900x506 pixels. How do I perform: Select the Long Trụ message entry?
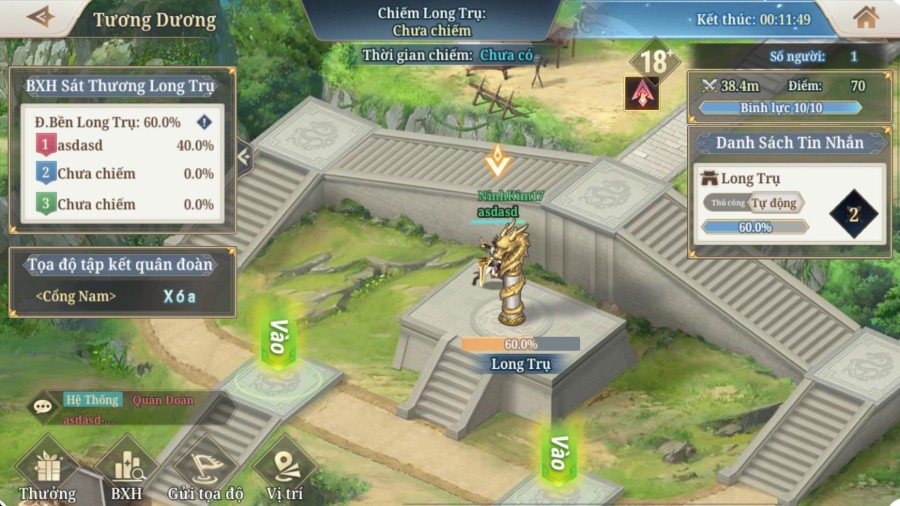point(751,178)
